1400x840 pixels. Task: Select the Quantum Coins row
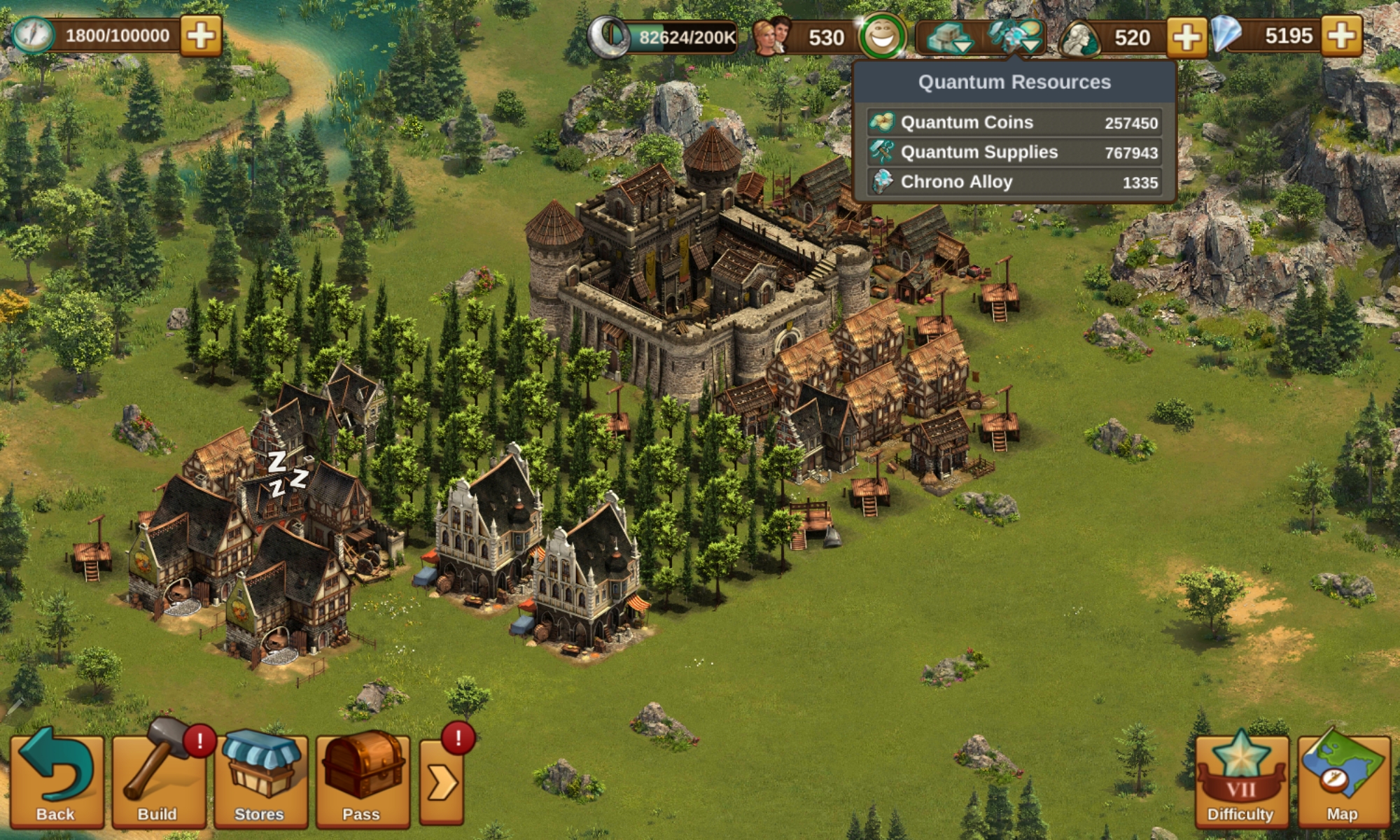pyautogui.click(x=1014, y=122)
